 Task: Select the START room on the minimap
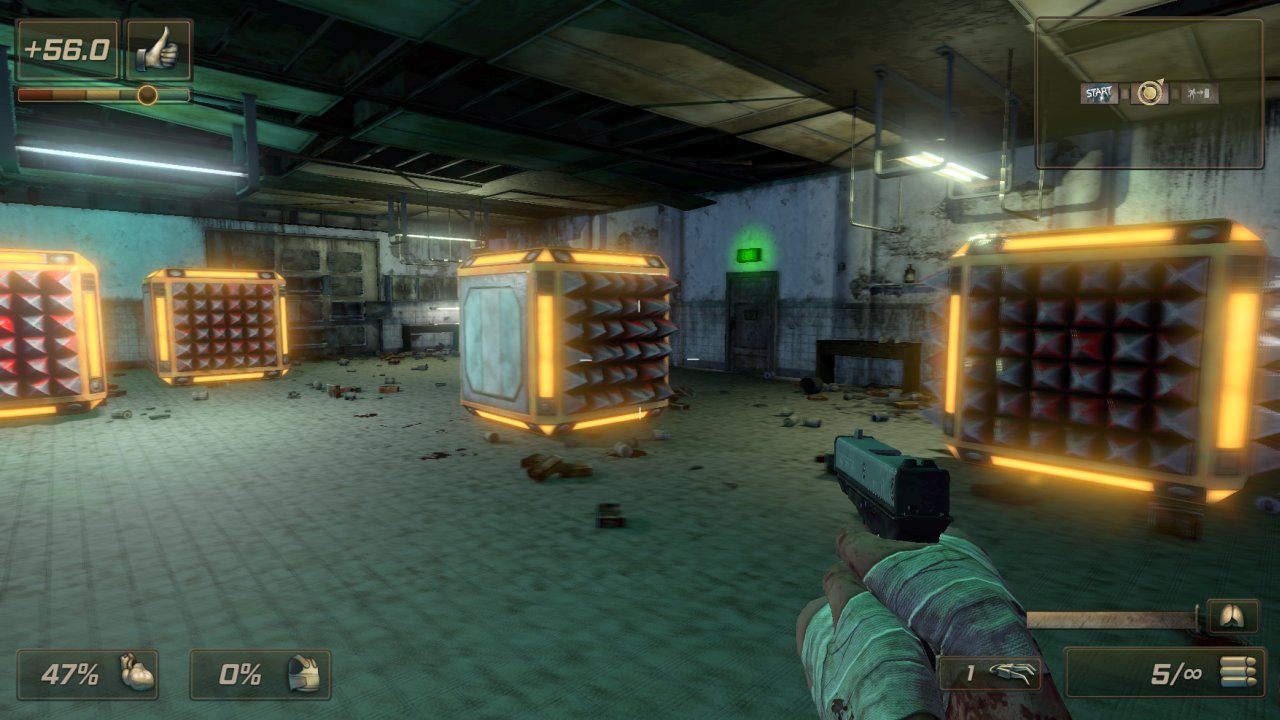point(1099,94)
